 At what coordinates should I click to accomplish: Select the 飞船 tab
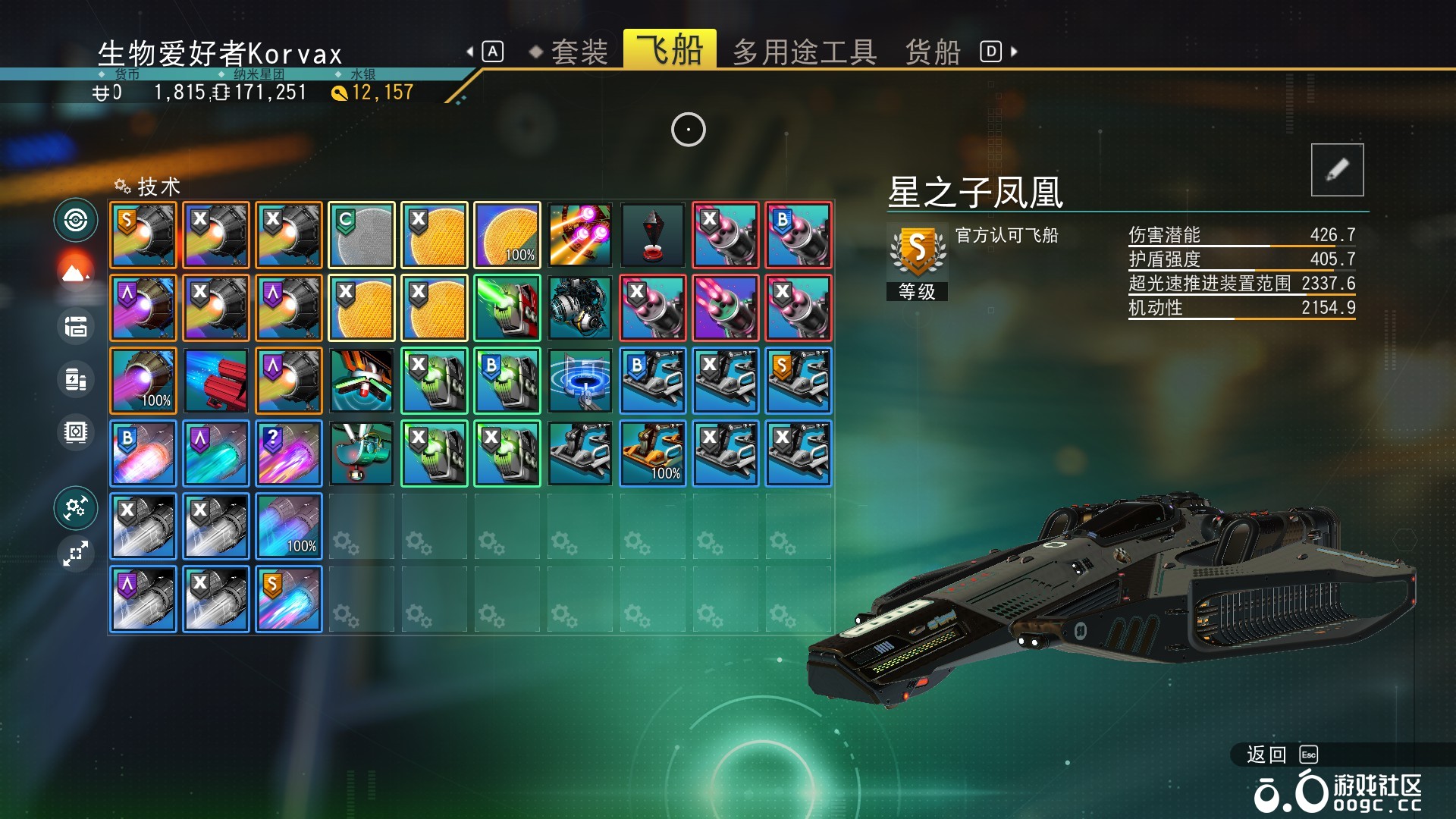pyautogui.click(x=670, y=50)
